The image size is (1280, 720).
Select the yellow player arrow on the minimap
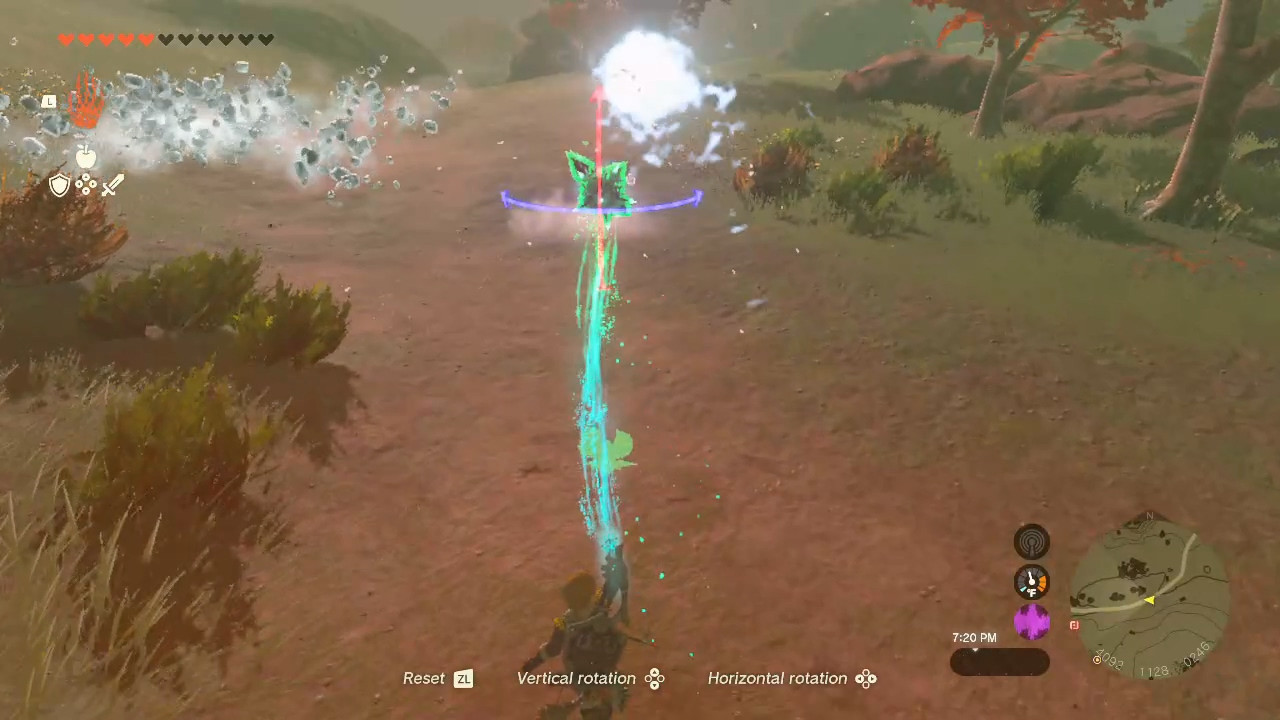coord(1150,600)
